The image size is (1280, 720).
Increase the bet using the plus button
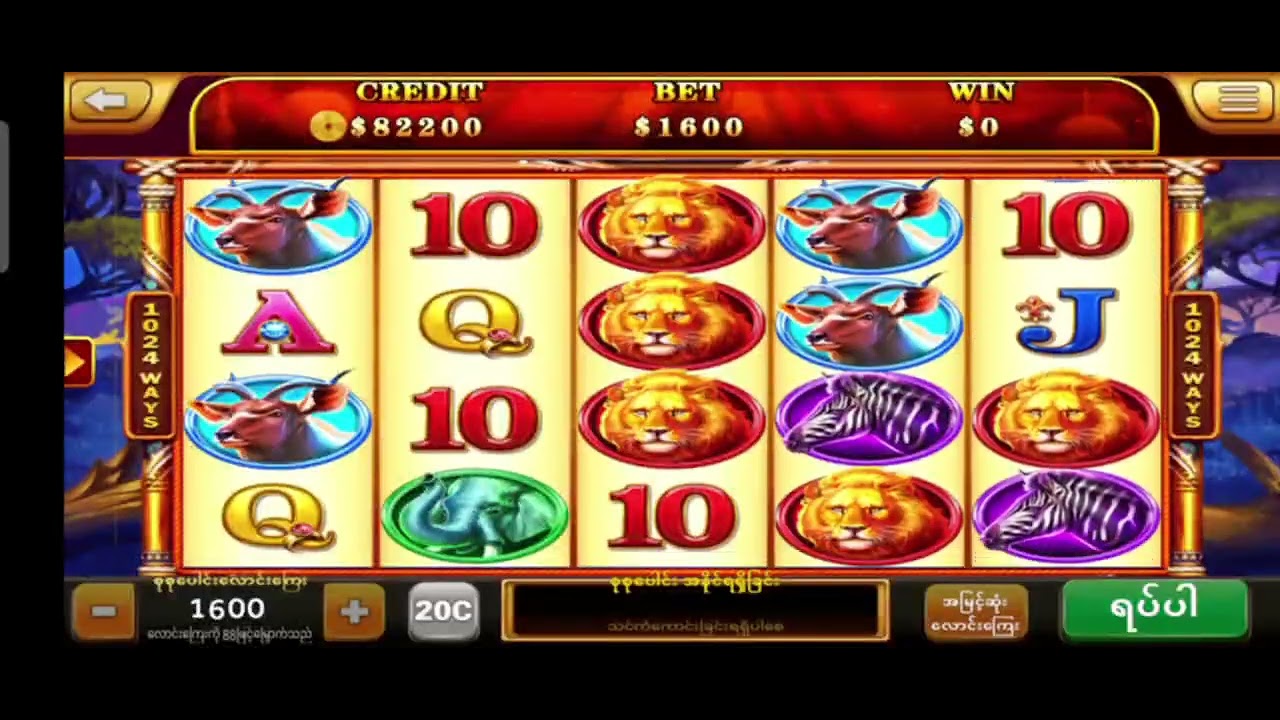coord(354,611)
